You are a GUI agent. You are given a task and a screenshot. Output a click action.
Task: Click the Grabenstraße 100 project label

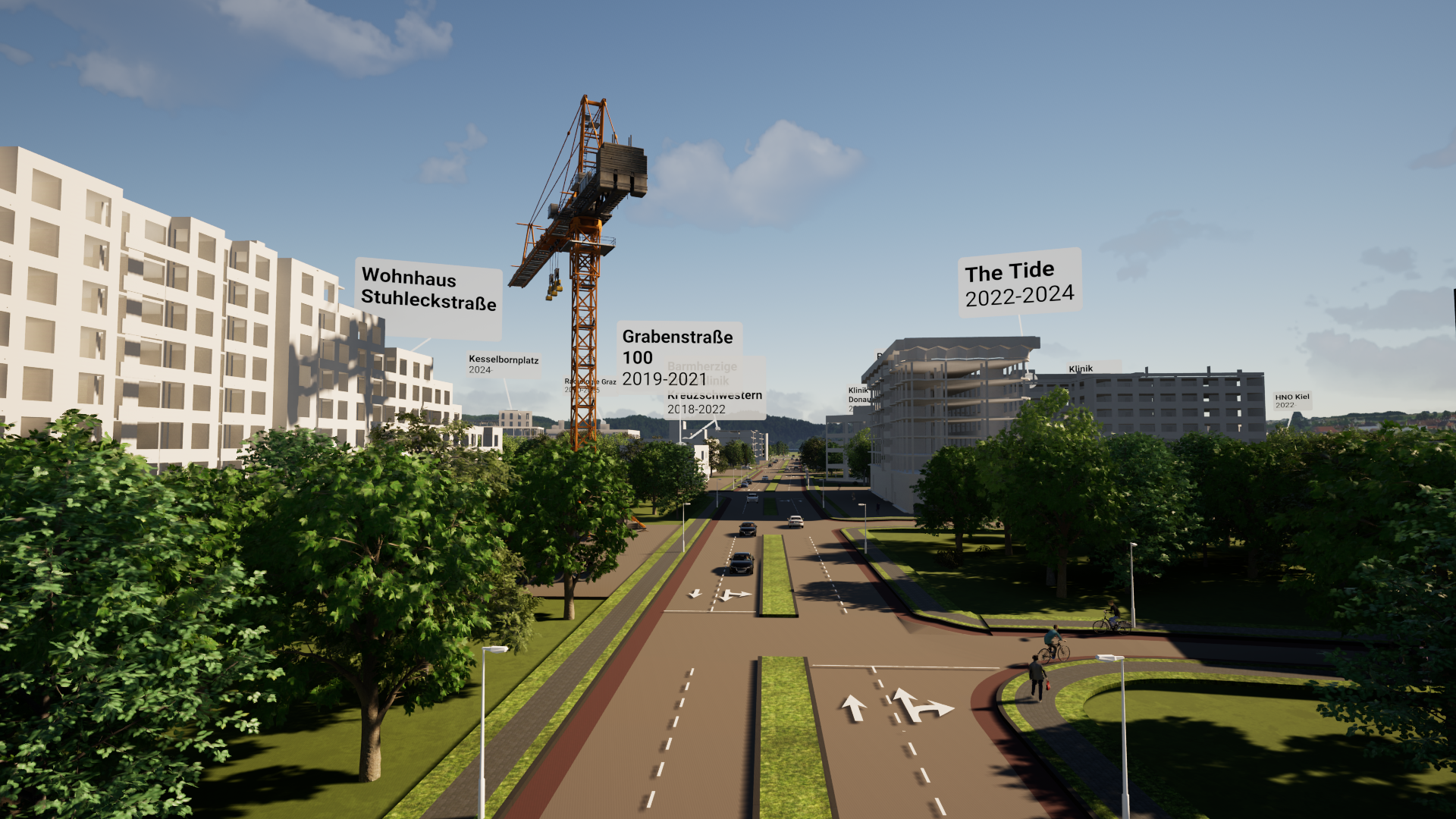pos(677,356)
